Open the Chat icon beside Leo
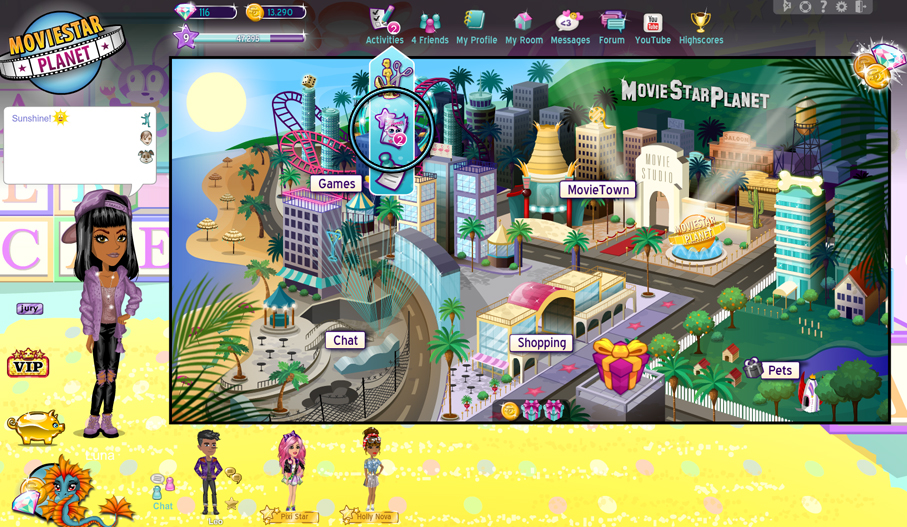Image resolution: width=907 pixels, height=527 pixels. [162, 491]
